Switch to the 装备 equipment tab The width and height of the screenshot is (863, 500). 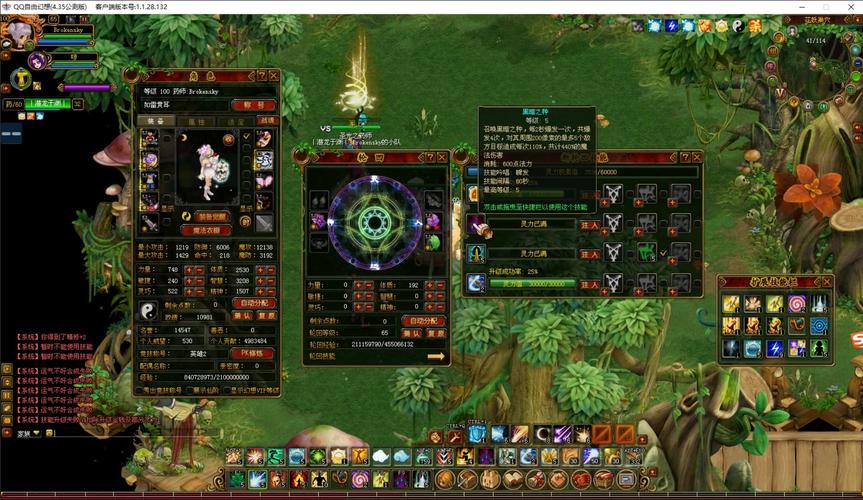click(156, 121)
